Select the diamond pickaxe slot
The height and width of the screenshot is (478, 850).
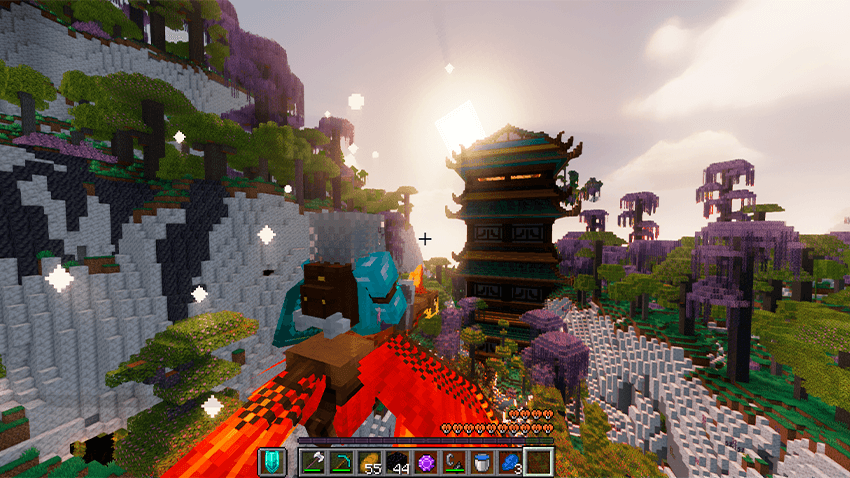(x=342, y=462)
